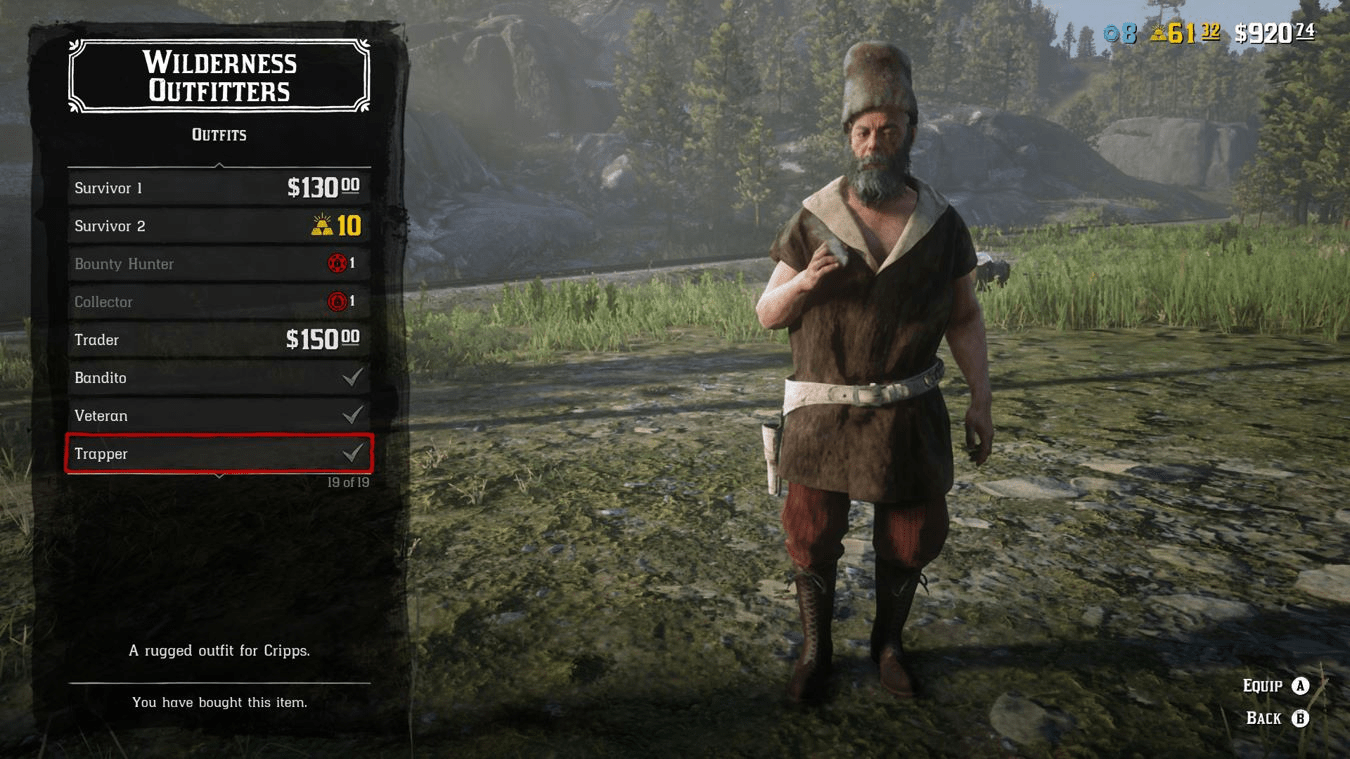Click Equip to wear the Trapper outfit

(x=1265, y=685)
